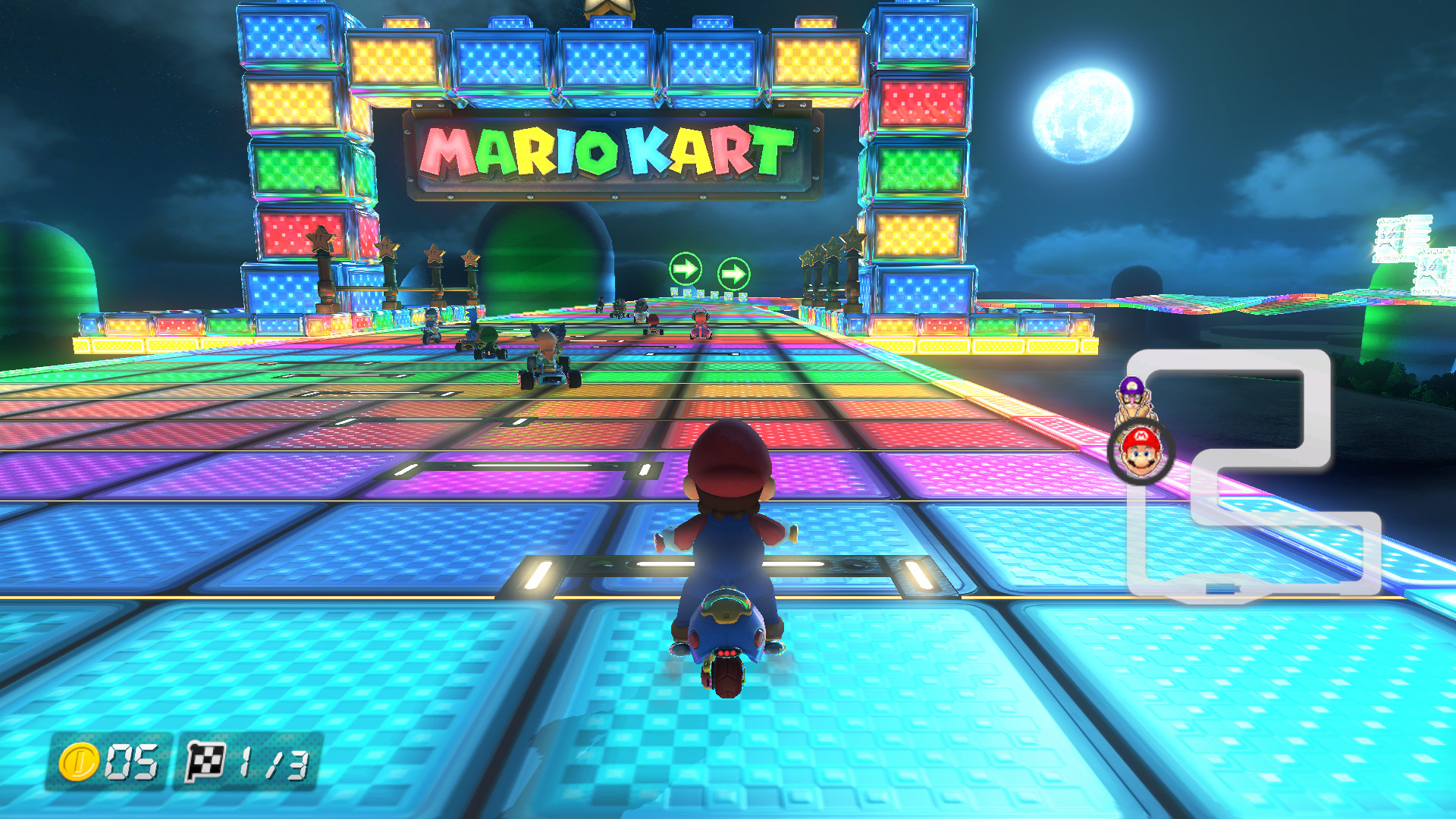Viewport: 1456px width, 819px height.
Task: Click the star decoration atop the MARIO KART sign
Action: [611, 8]
